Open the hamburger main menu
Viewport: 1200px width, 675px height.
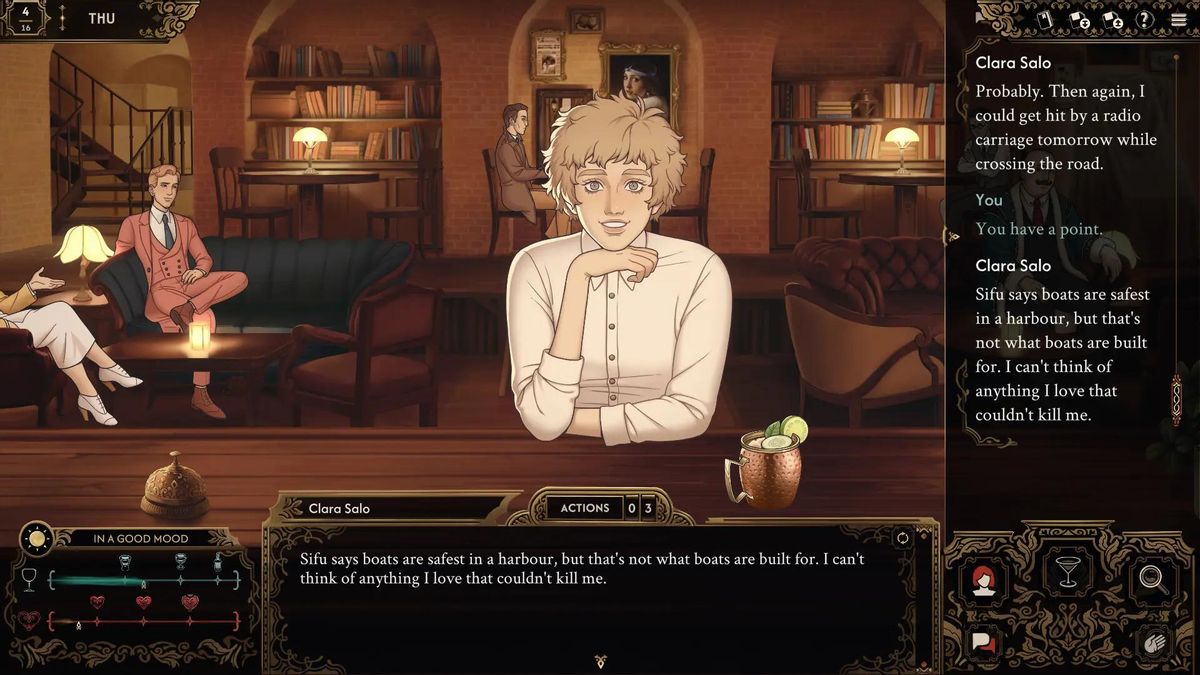1180,19
